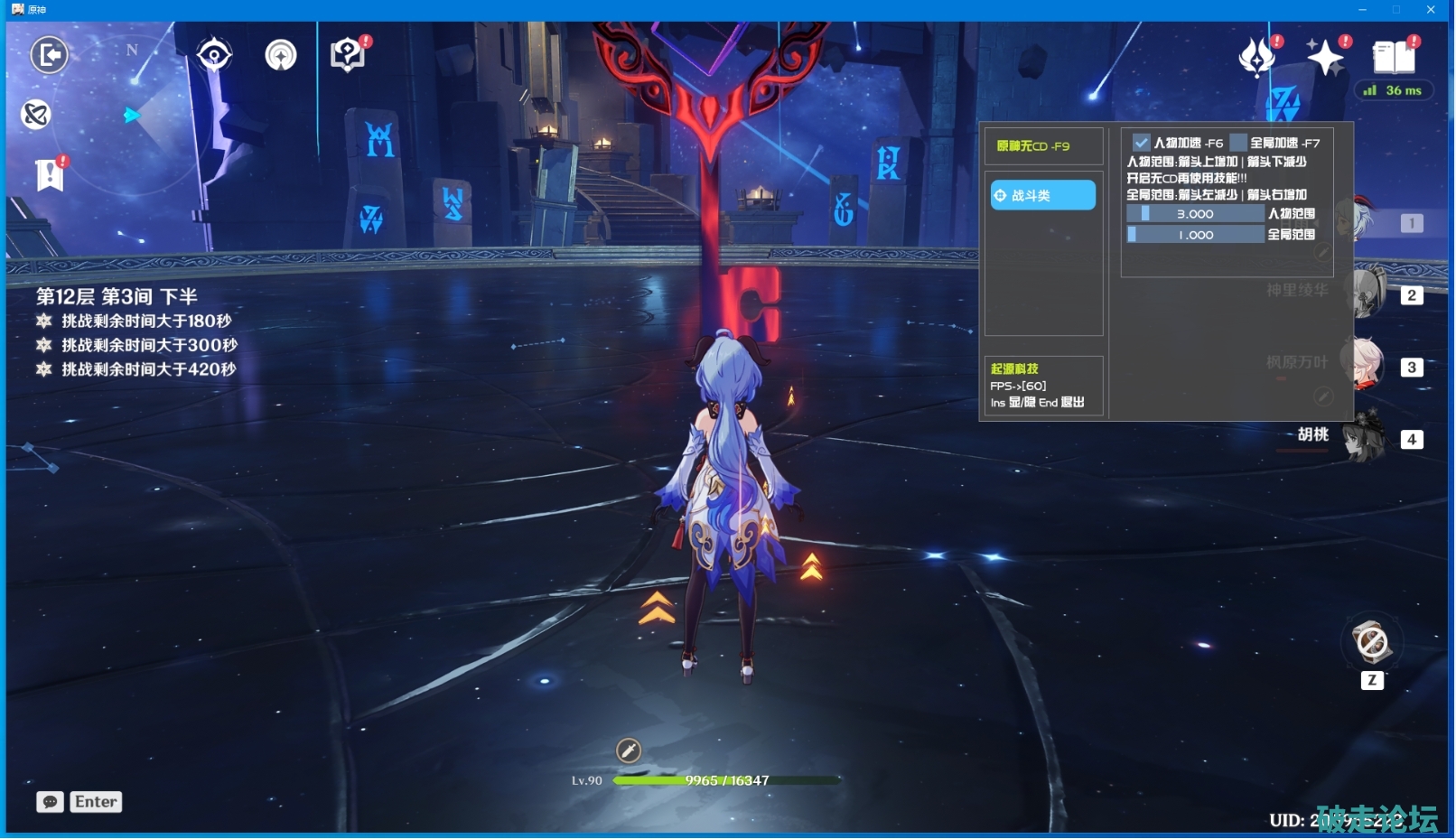Use the disabled gadget icon above Z
The width and height of the screenshot is (1456, 839).
(1372, 643)
